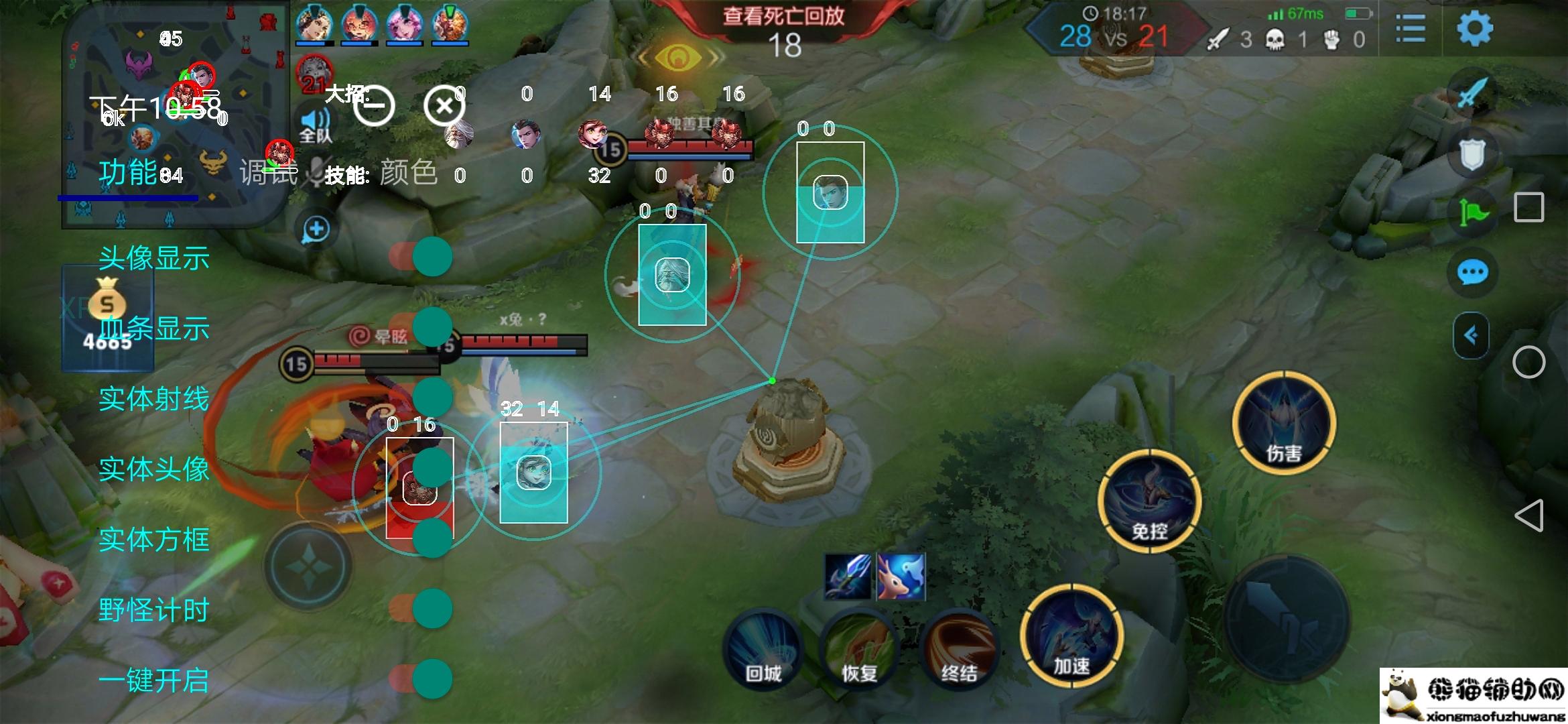1568x724 pixels.
Task: Switch to the 颜色 tab
Action: 408,173
